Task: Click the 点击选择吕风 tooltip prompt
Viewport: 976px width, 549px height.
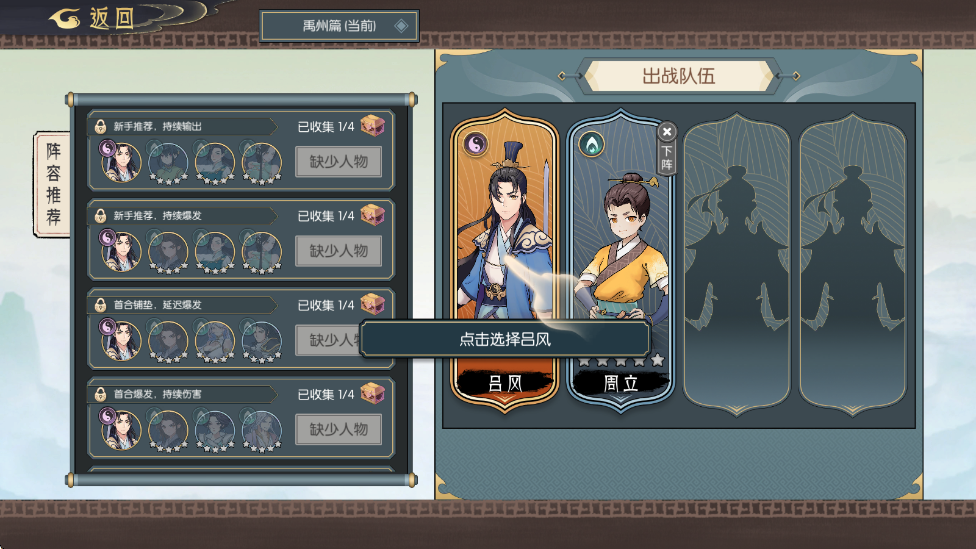Action: (x=505, y=339)
